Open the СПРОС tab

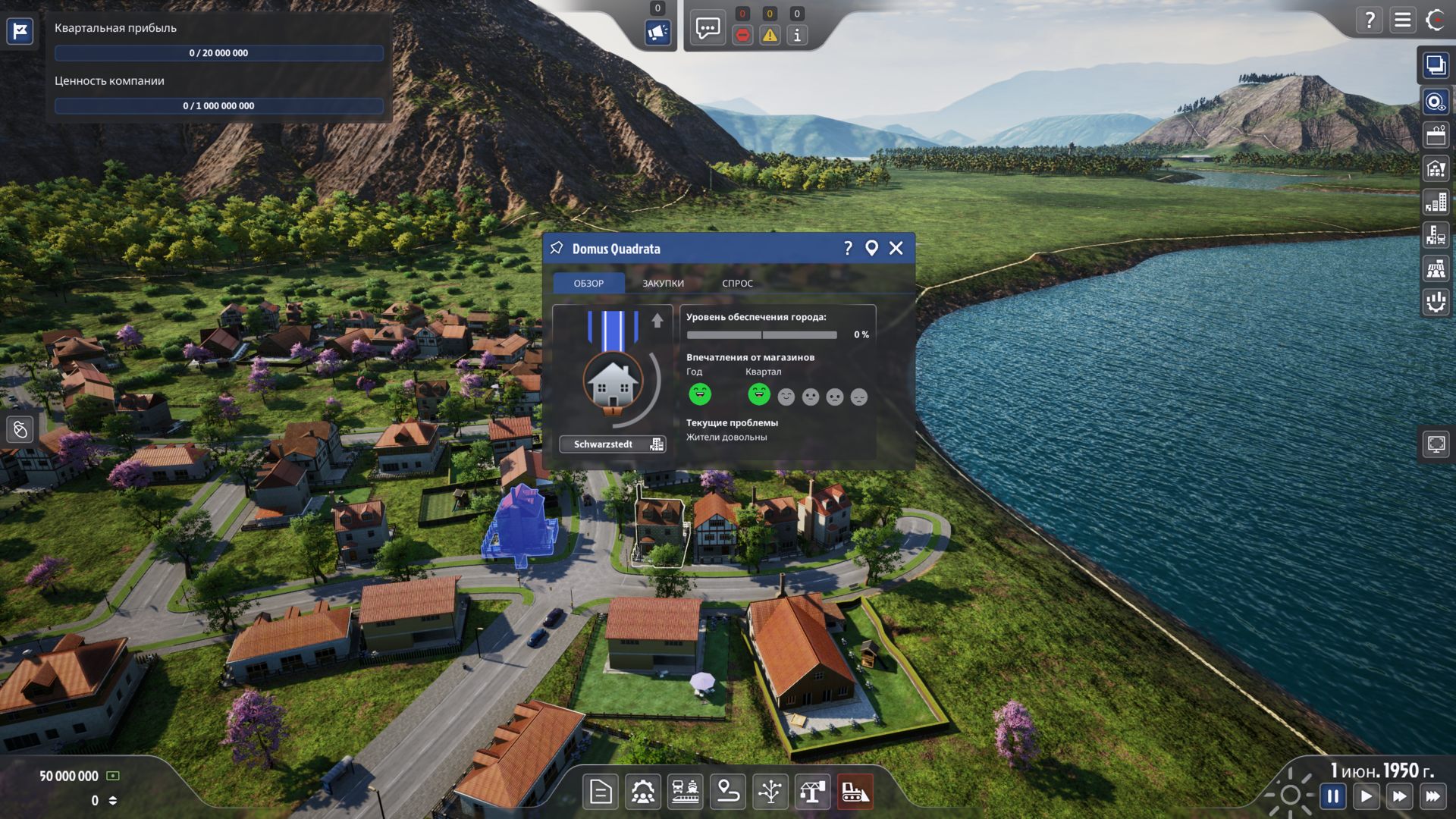pyautogui.click(x=737, y=283)
